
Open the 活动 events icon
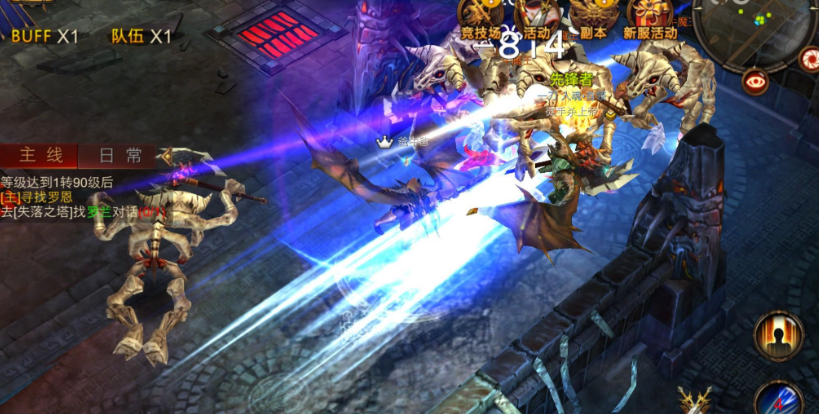536,17
